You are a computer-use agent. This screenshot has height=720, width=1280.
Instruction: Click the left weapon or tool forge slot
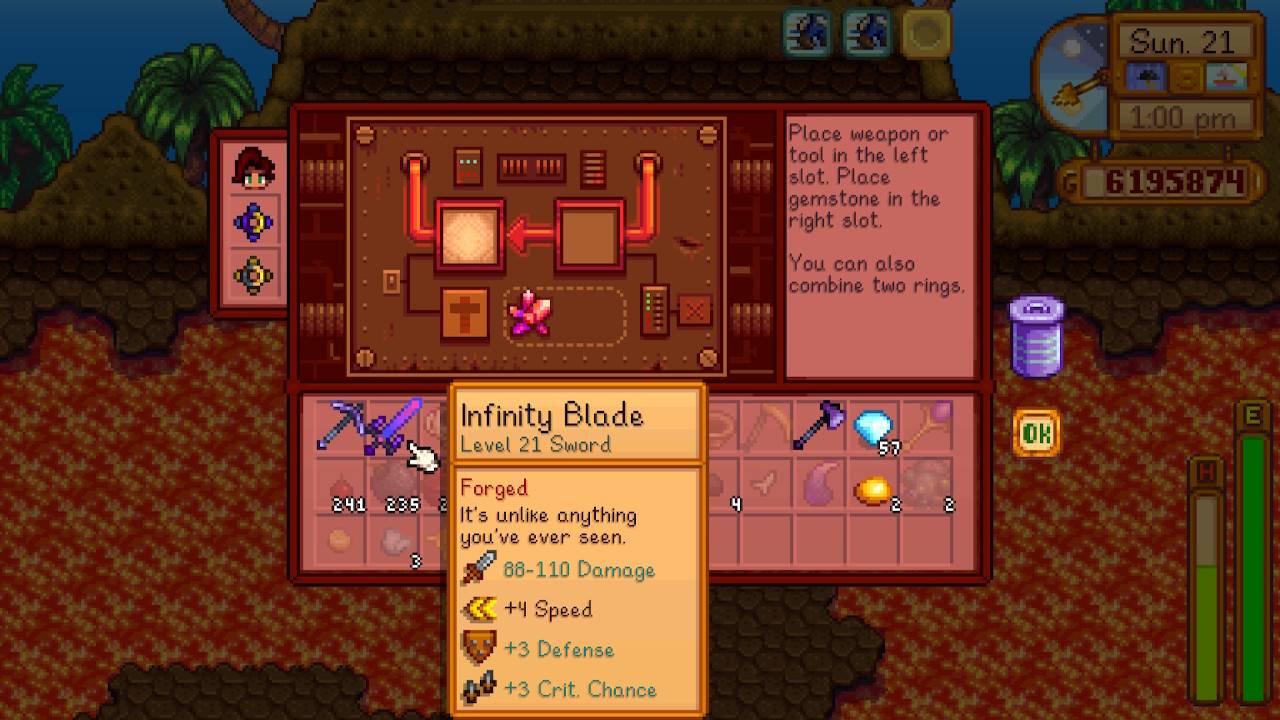tap(468, 234)
